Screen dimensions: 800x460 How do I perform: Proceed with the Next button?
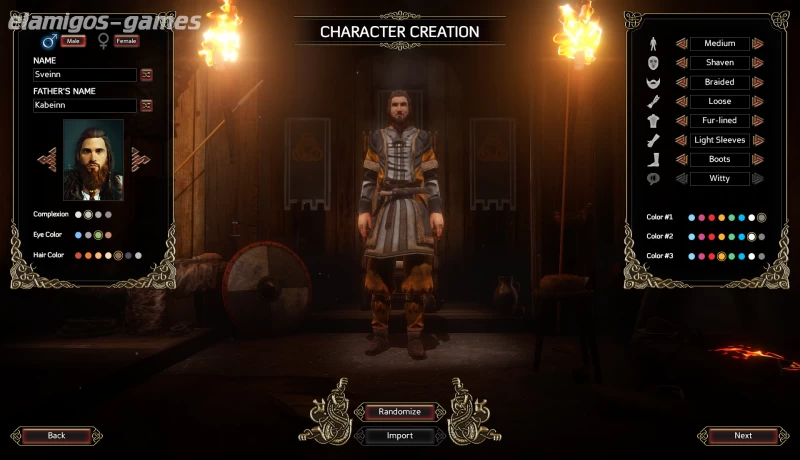743,436
